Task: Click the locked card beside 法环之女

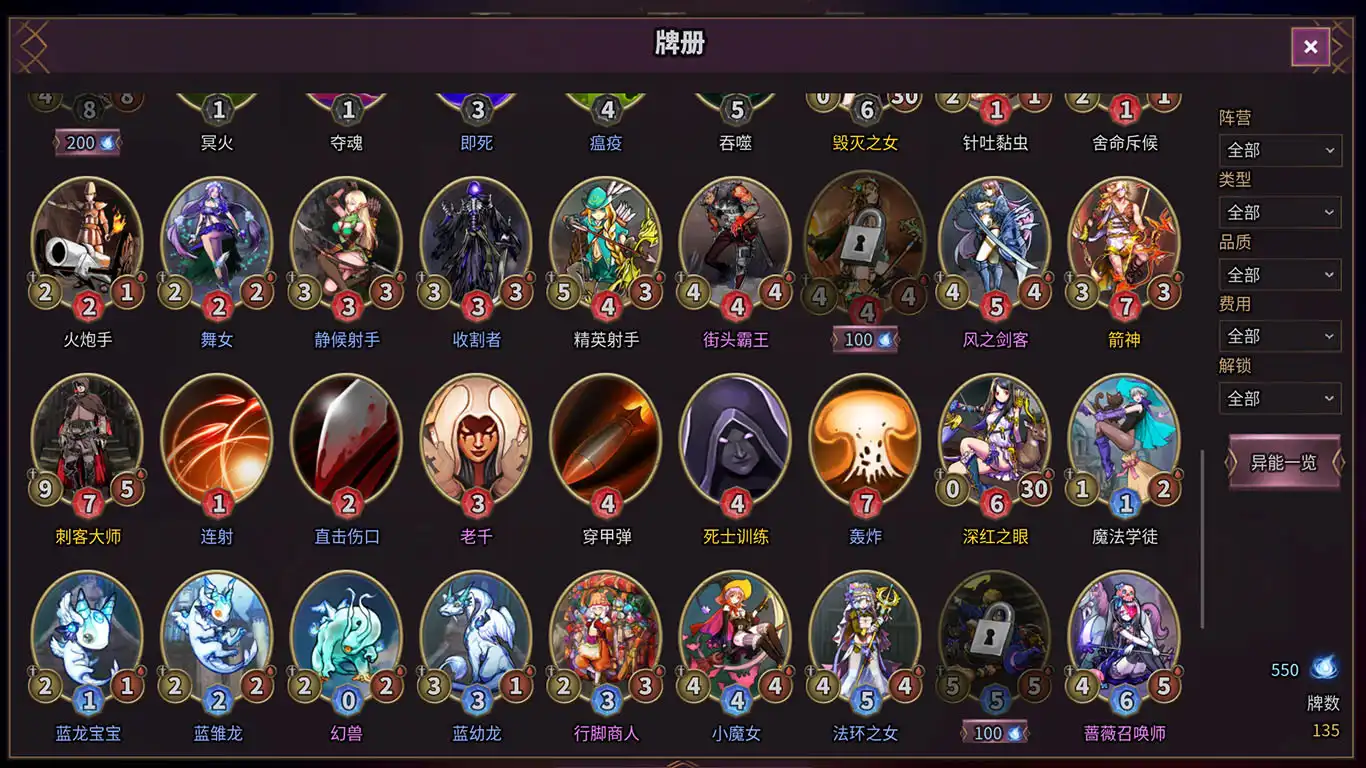Action: coord(994,634)
